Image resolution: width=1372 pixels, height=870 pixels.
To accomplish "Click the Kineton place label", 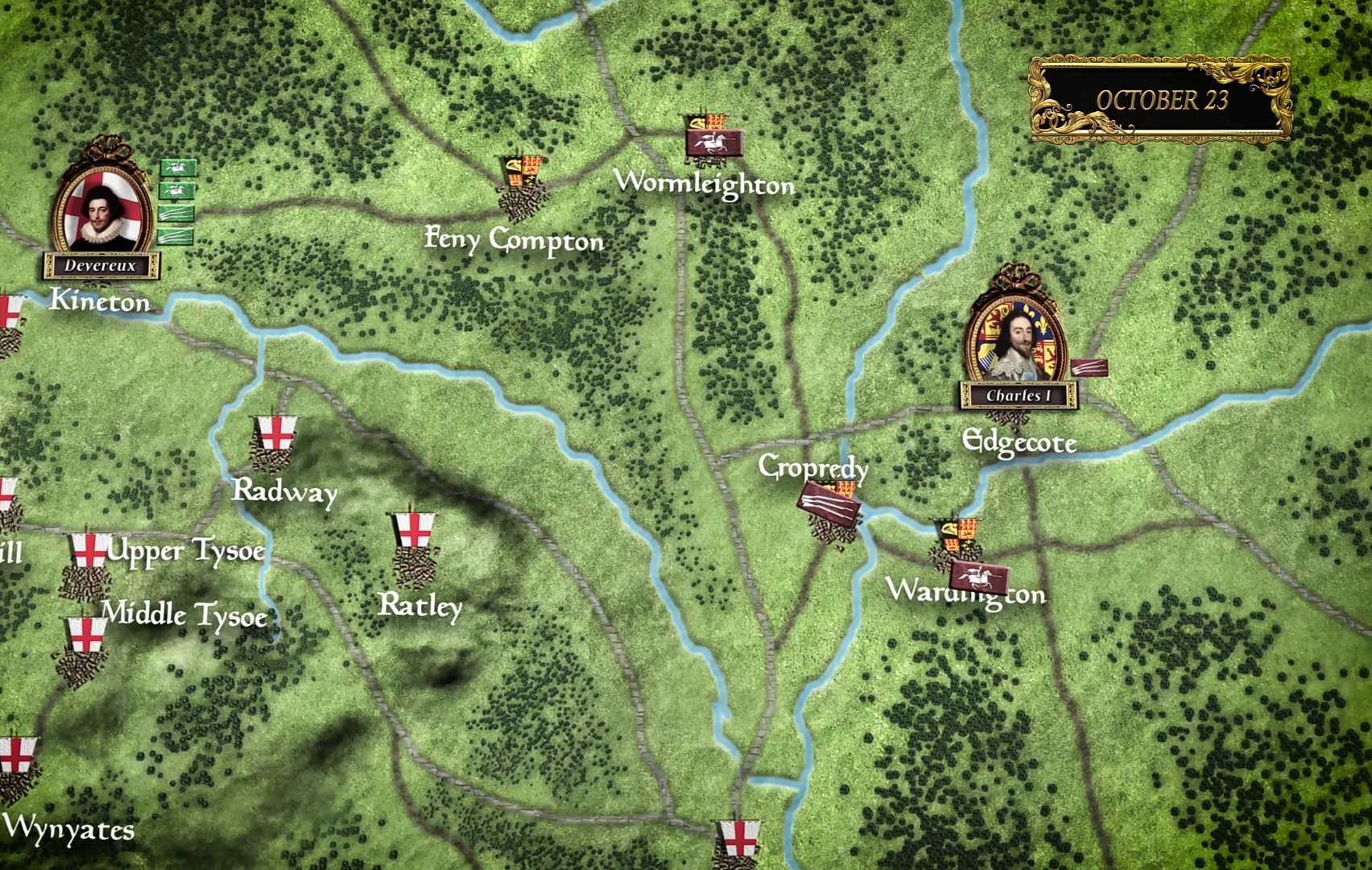I will coord(100,303).
